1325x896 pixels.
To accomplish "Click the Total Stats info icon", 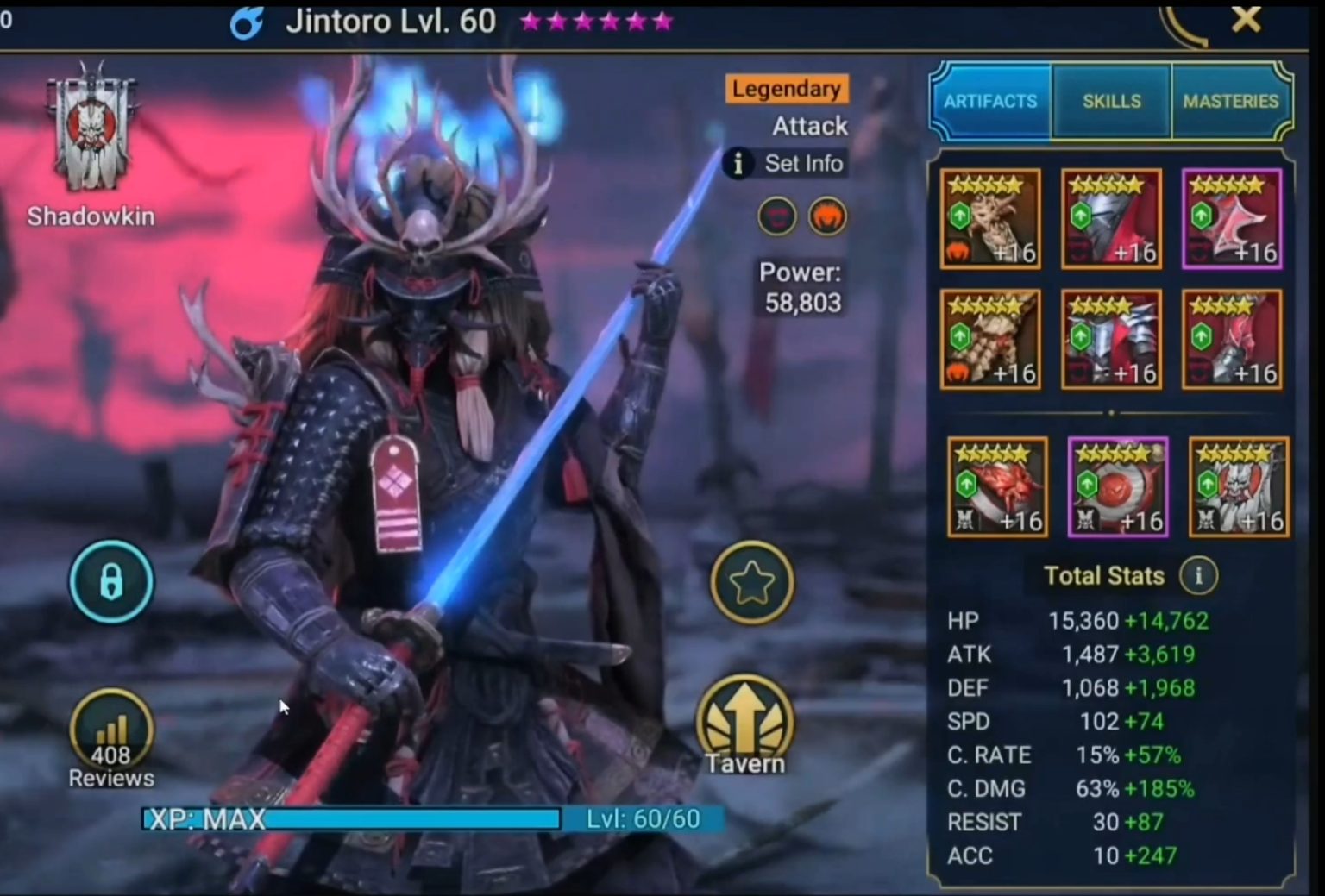I will (x=1198, y=576).
